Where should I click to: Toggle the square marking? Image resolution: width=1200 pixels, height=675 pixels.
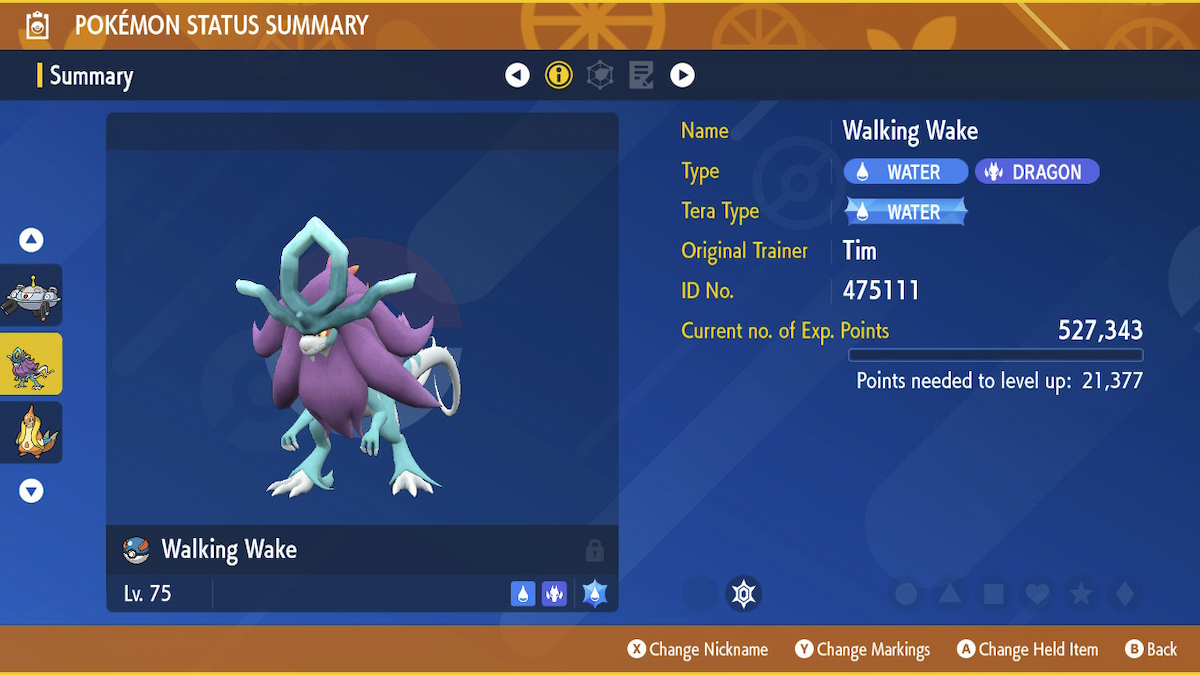pyautogui.click(x=994, y=594)
